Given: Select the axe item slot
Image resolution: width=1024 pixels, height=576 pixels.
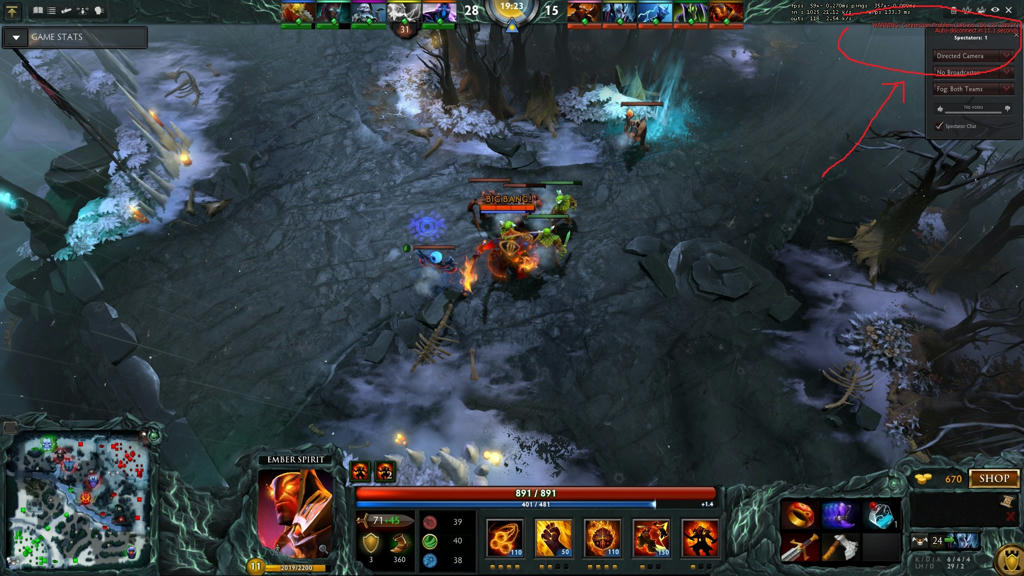Looking at the screenshot, I should coord(840,547).
